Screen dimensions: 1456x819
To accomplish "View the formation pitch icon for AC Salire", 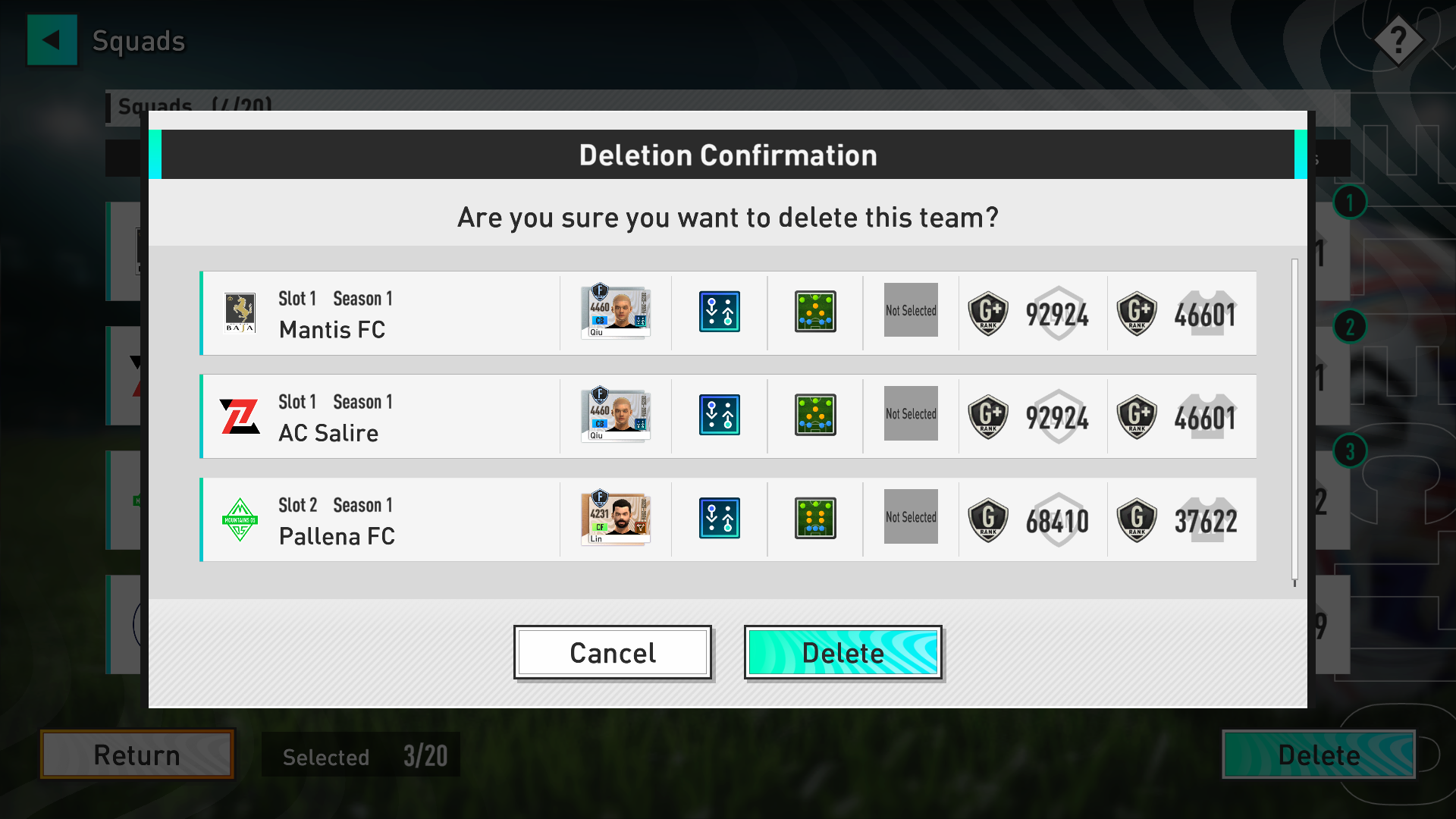I will pyautogui.click(x=814, y=415).
